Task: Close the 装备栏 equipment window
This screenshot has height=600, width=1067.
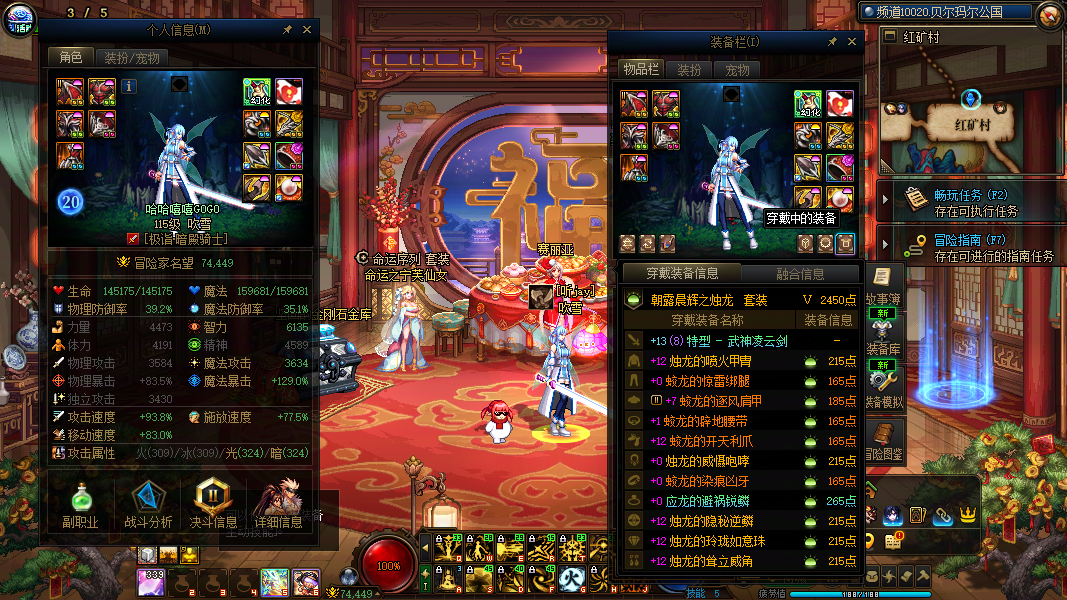Action: point(852,42)
